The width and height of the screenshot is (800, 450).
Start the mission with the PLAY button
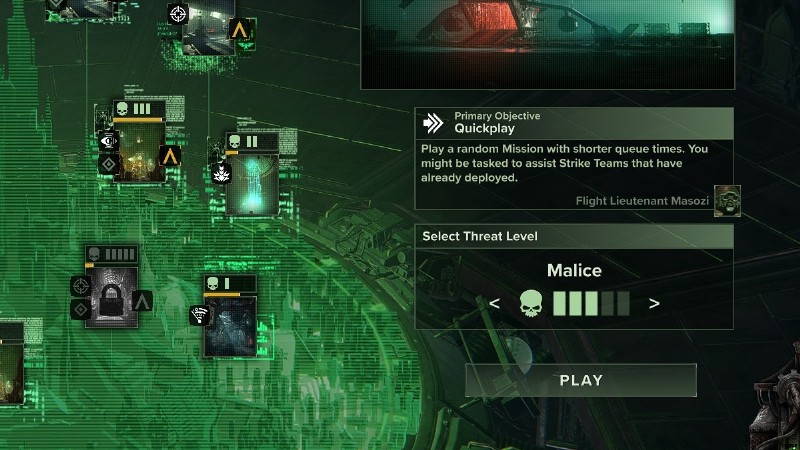coord(581,380)
